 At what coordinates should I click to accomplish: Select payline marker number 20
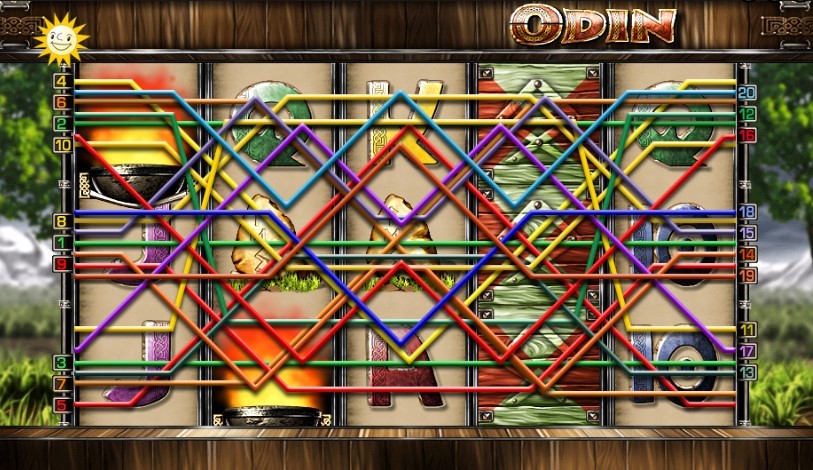(747, 92)
